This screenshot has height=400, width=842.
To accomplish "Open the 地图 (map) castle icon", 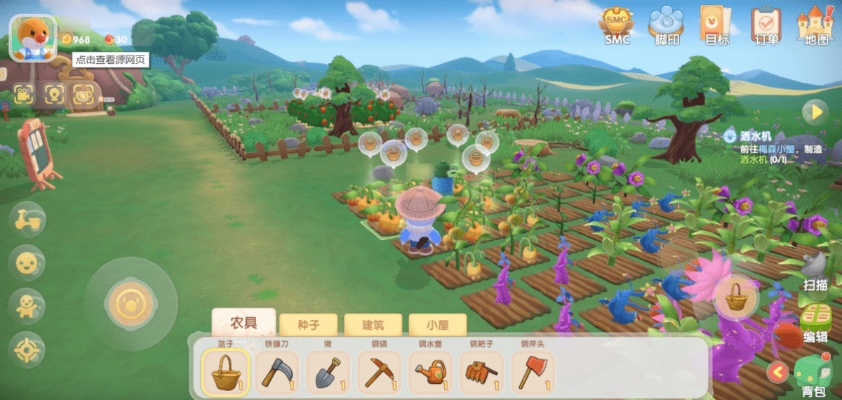I will coord(816,24).
